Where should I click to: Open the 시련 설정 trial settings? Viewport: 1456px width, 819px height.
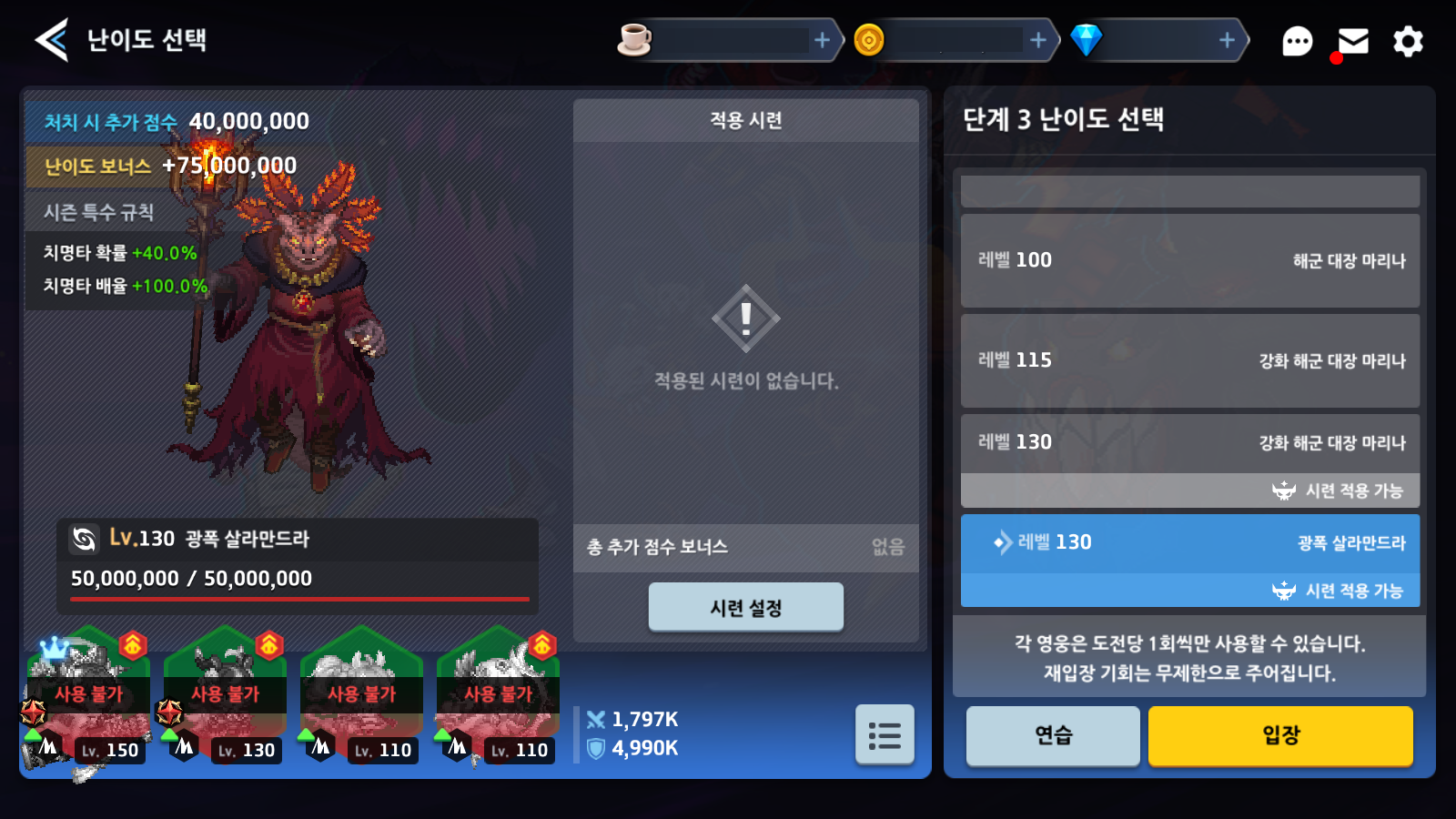pos(745,607)
